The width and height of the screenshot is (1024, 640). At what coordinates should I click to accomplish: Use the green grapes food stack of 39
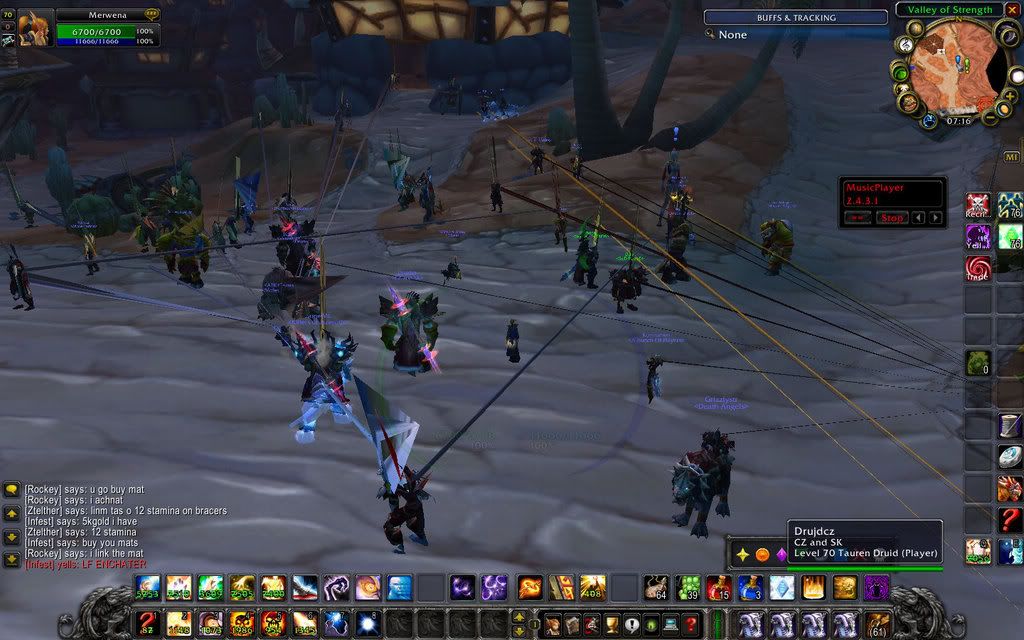tap(687, 588)
